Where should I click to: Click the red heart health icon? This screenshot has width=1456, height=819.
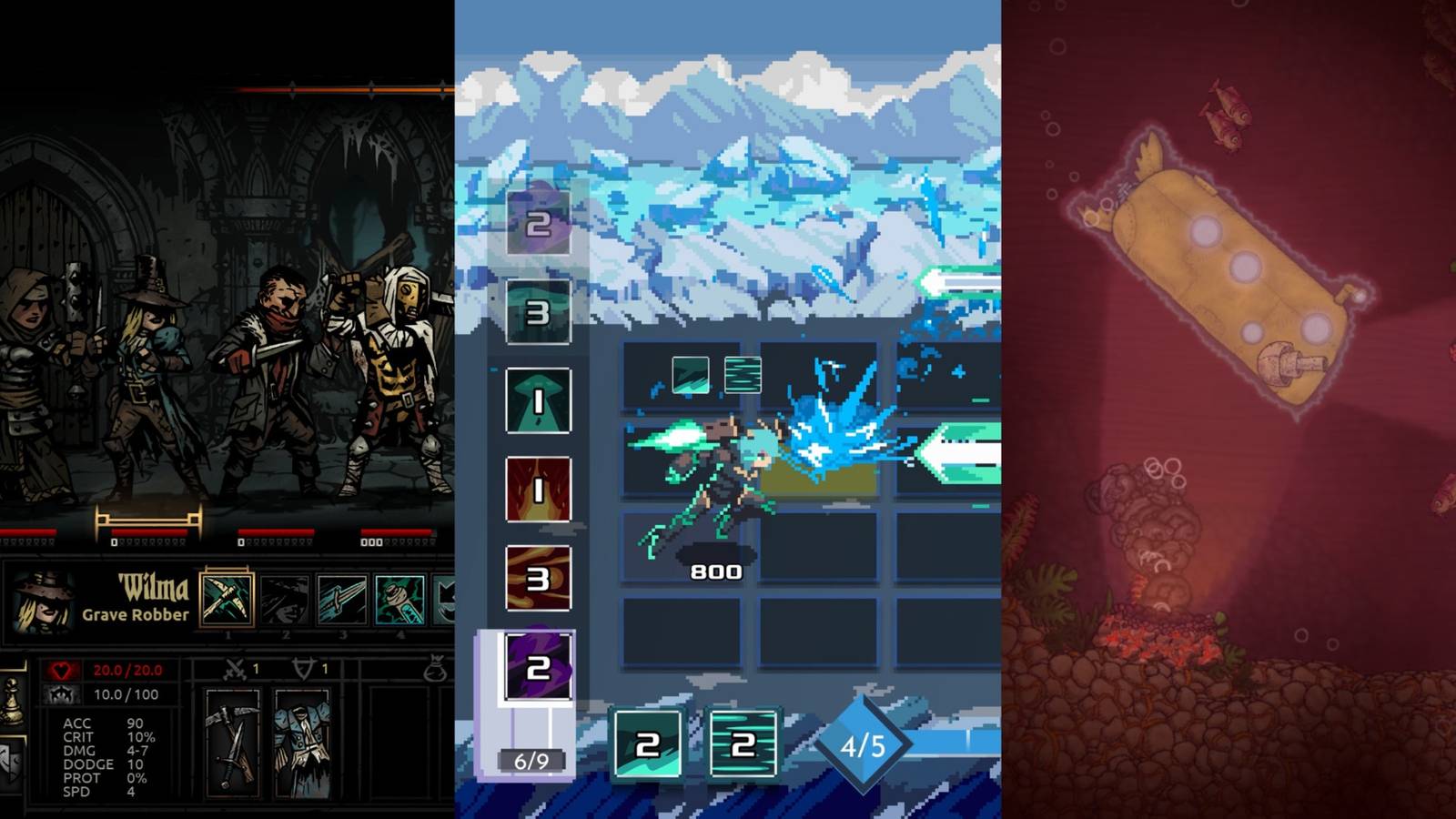pos(61,669)
